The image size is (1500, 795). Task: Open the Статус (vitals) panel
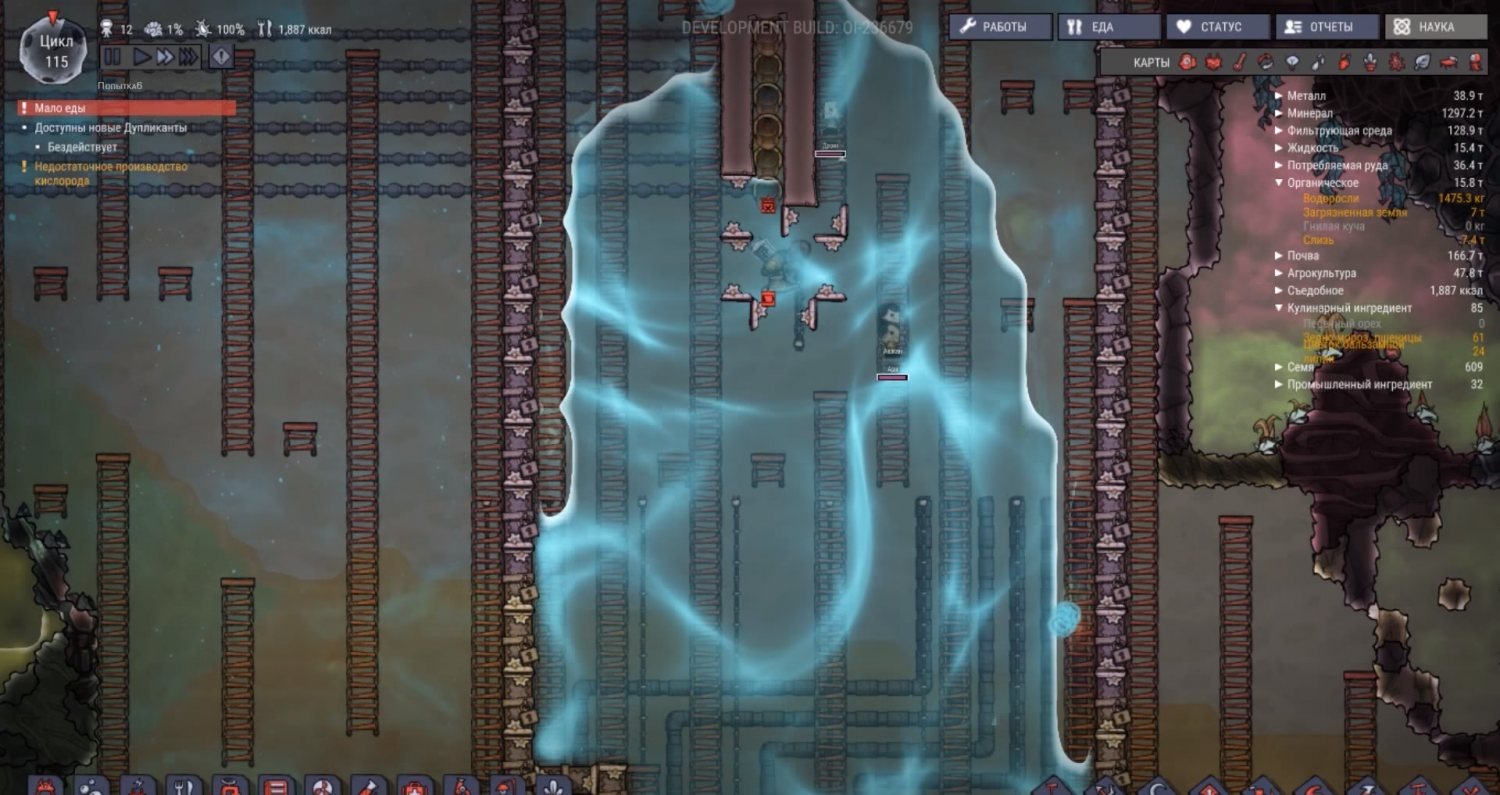(1217, 27)
